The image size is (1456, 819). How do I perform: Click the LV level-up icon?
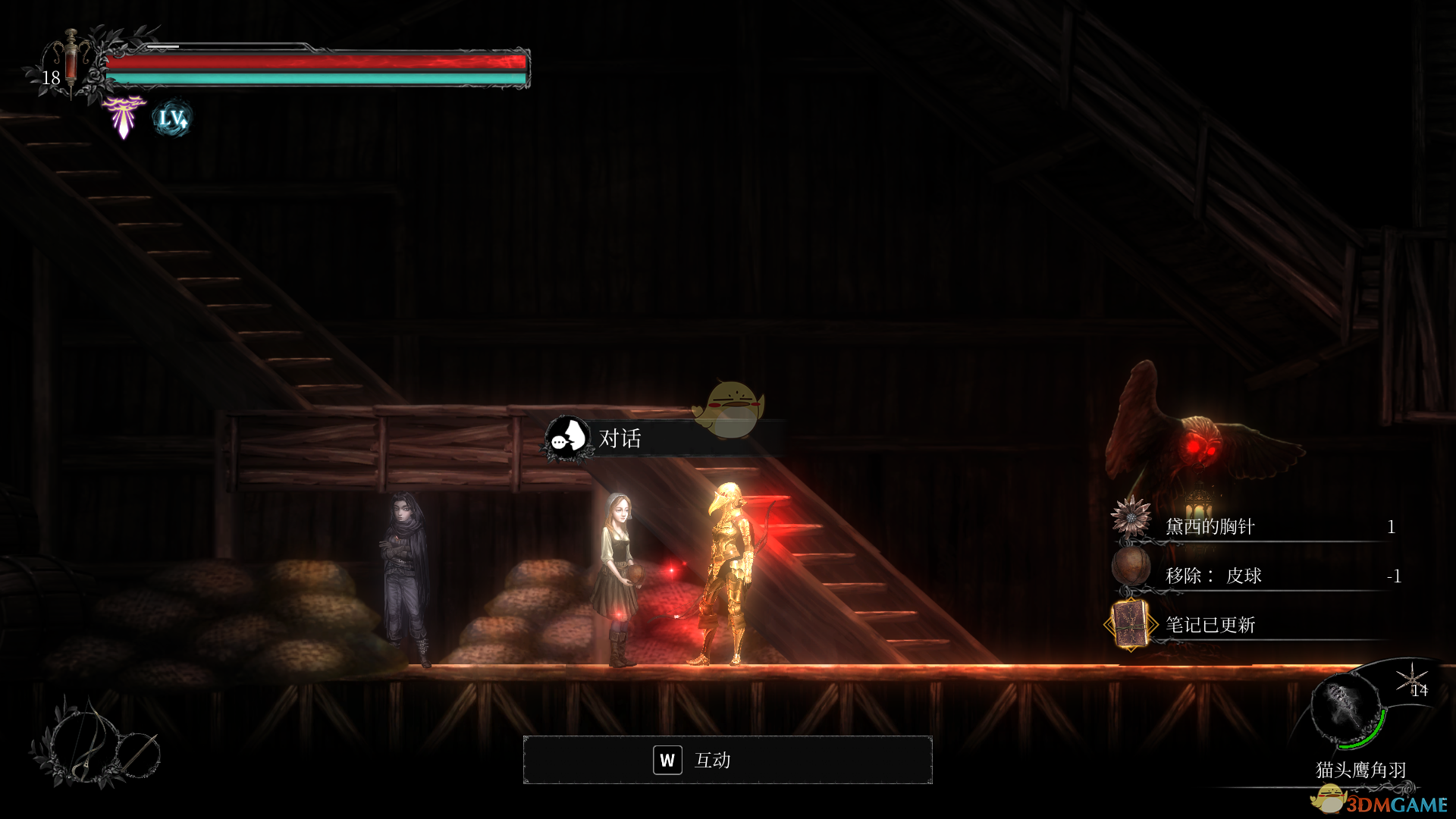click(x=172, y=119)
